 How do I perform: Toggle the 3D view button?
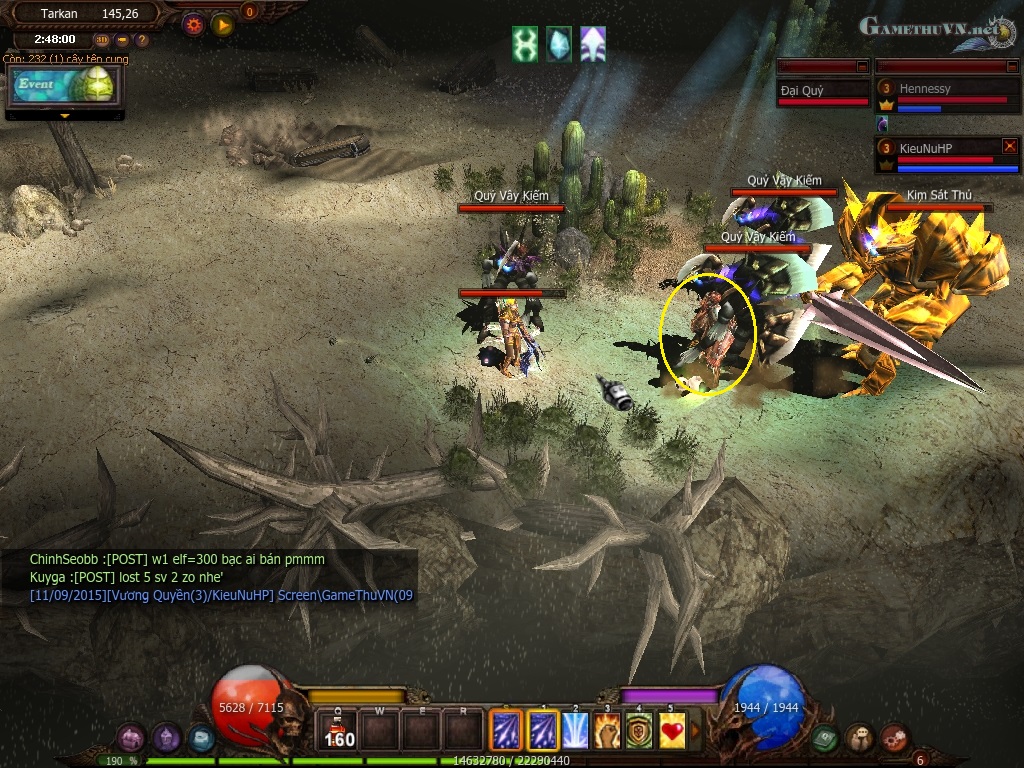[102, 41]
